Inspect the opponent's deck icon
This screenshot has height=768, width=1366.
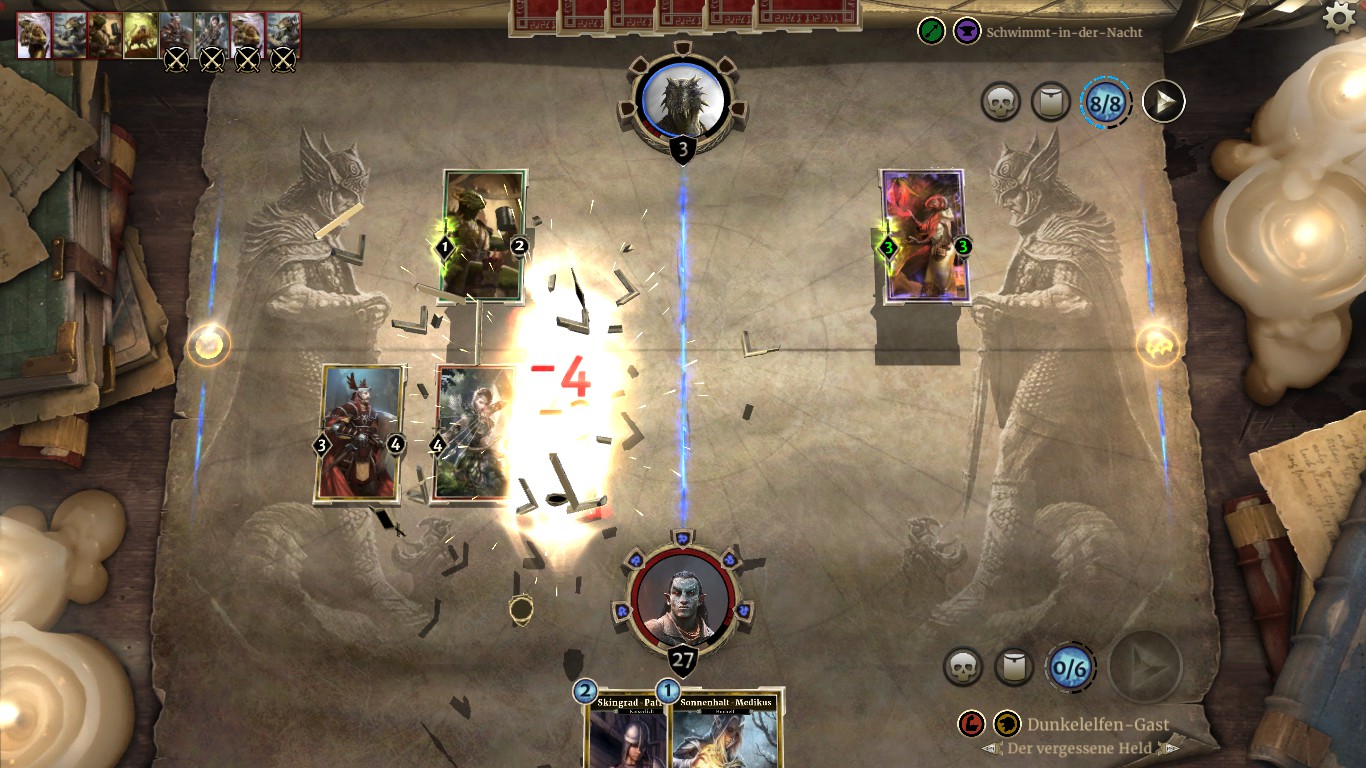1051,101
